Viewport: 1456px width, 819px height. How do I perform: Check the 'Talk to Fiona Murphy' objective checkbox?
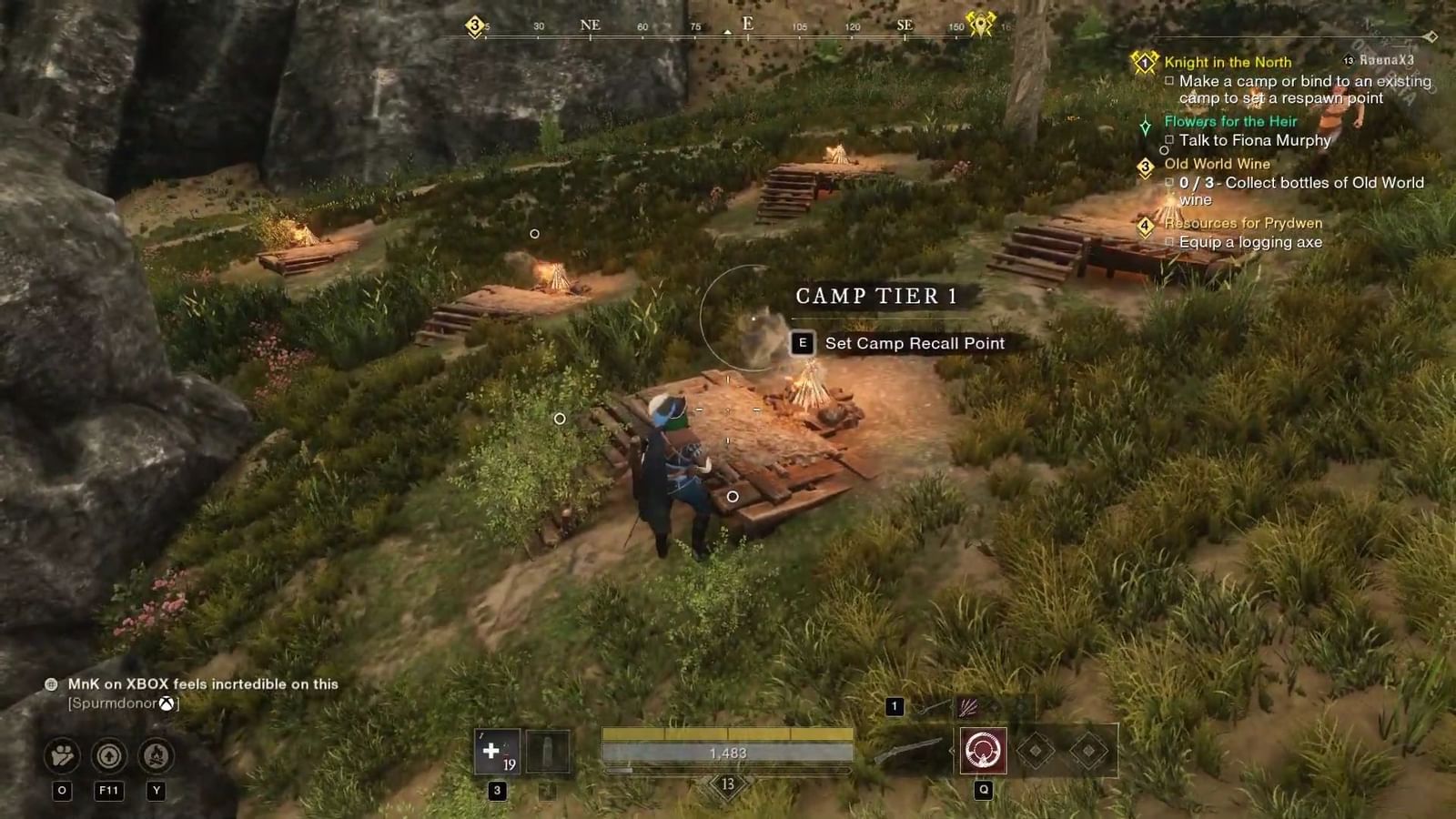click(1170, 140)
